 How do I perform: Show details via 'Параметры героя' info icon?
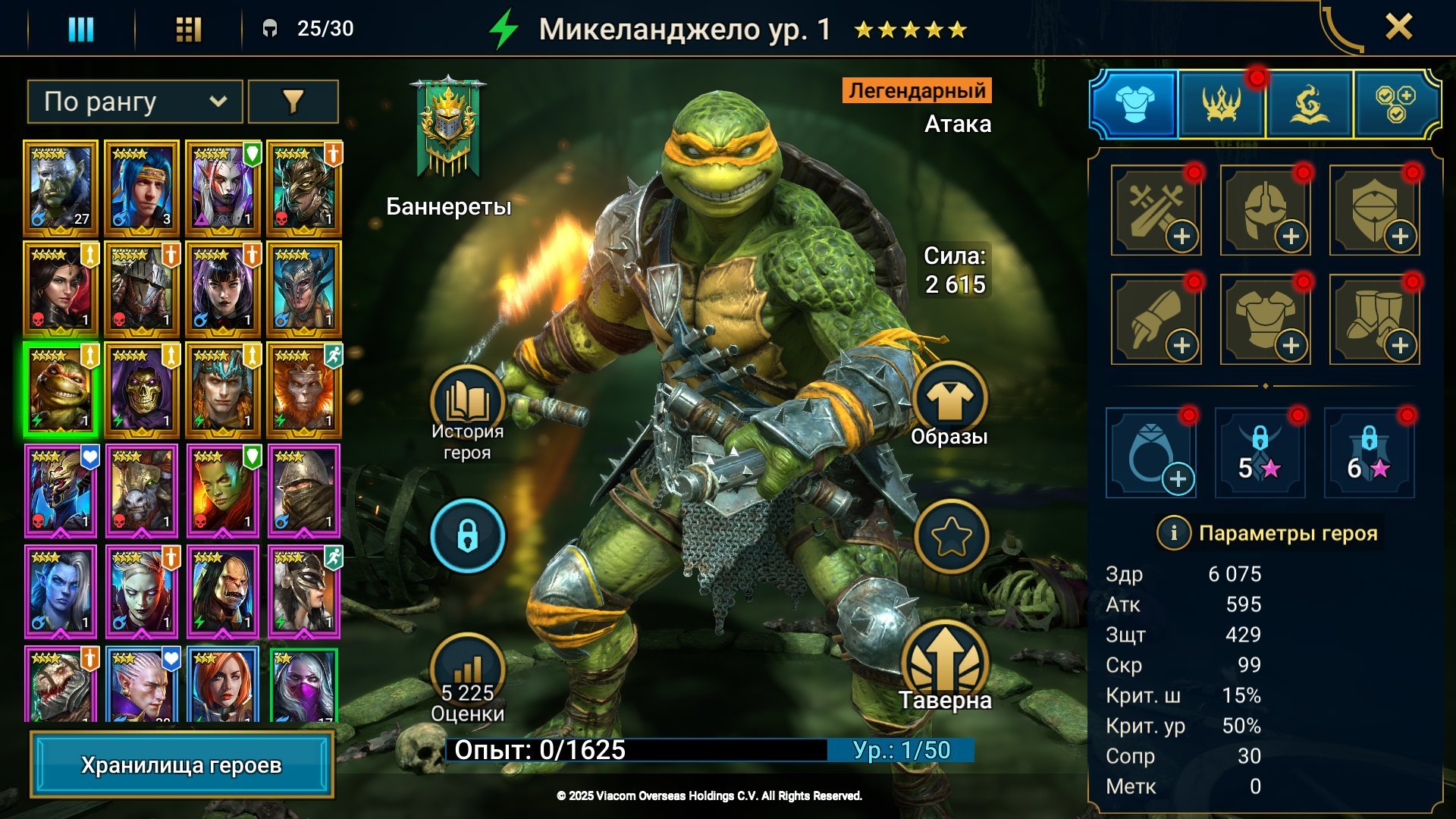tap(1173, 533)
